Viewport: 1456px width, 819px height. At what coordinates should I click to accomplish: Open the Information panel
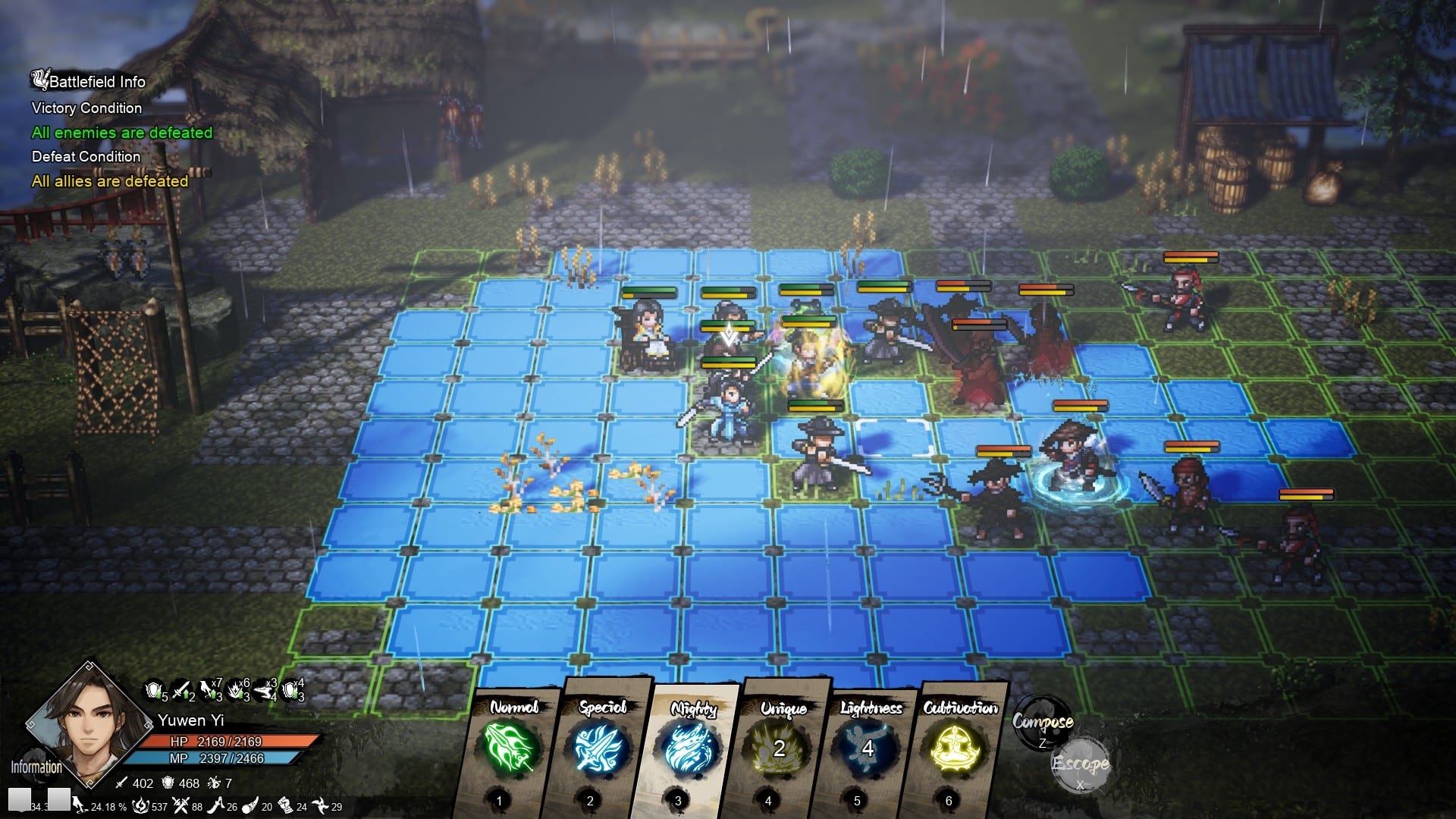coord(36,766)
